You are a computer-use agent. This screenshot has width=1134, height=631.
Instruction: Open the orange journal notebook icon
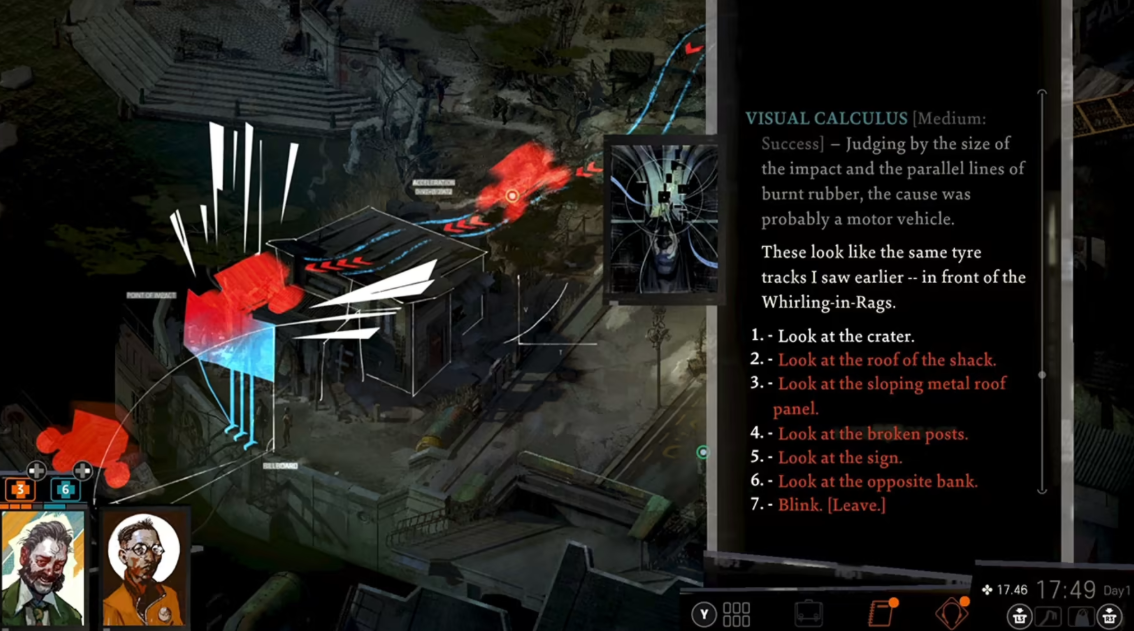881,613
